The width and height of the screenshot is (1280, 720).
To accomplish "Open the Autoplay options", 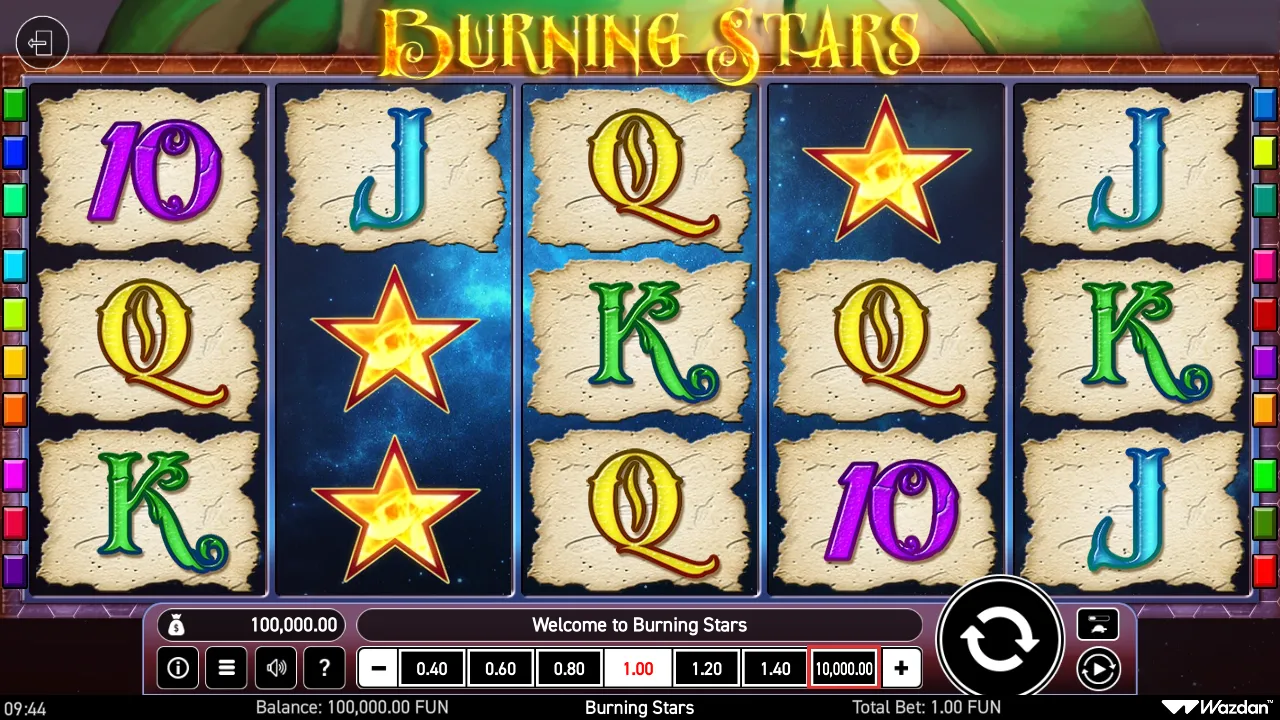I will 1098,668.
